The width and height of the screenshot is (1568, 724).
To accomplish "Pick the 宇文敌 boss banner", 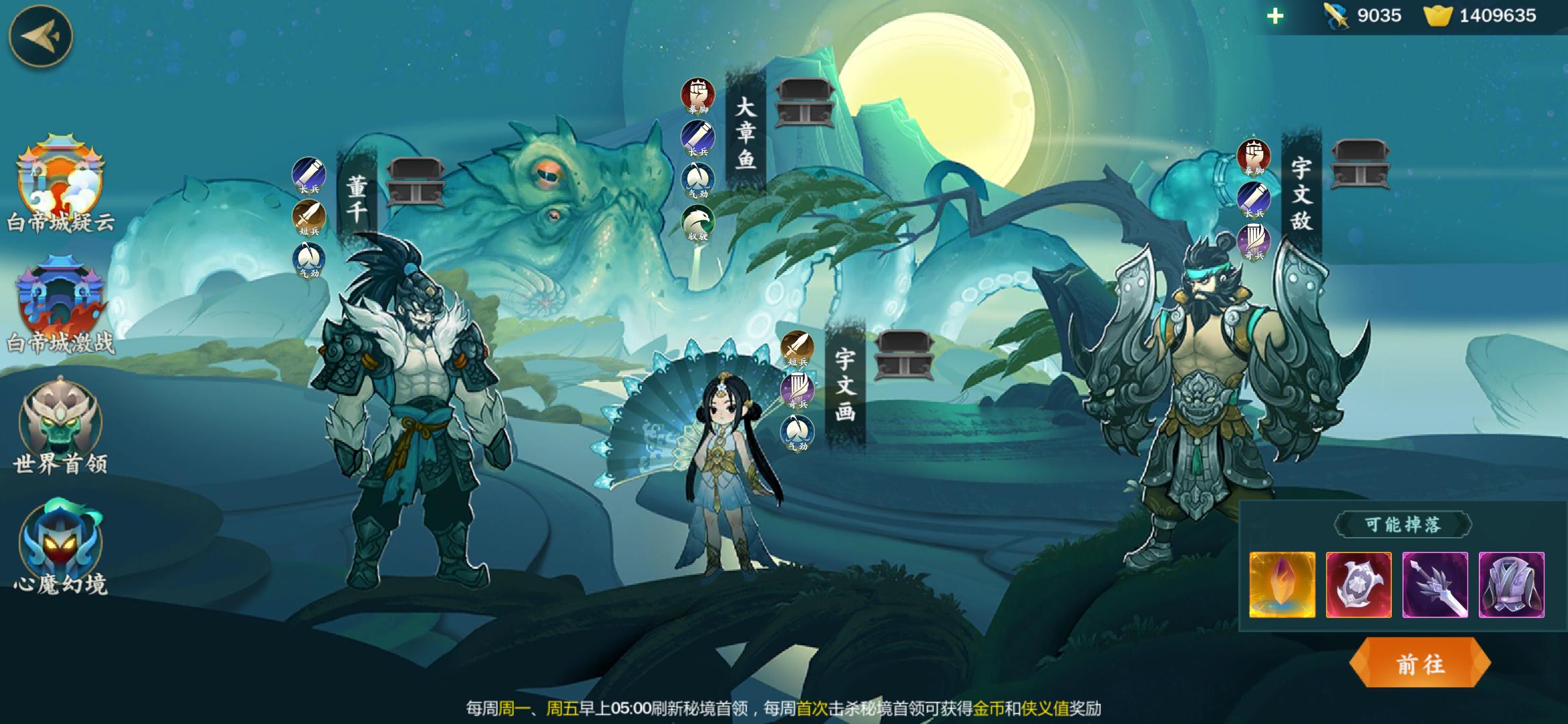I will coord(1301,194).
